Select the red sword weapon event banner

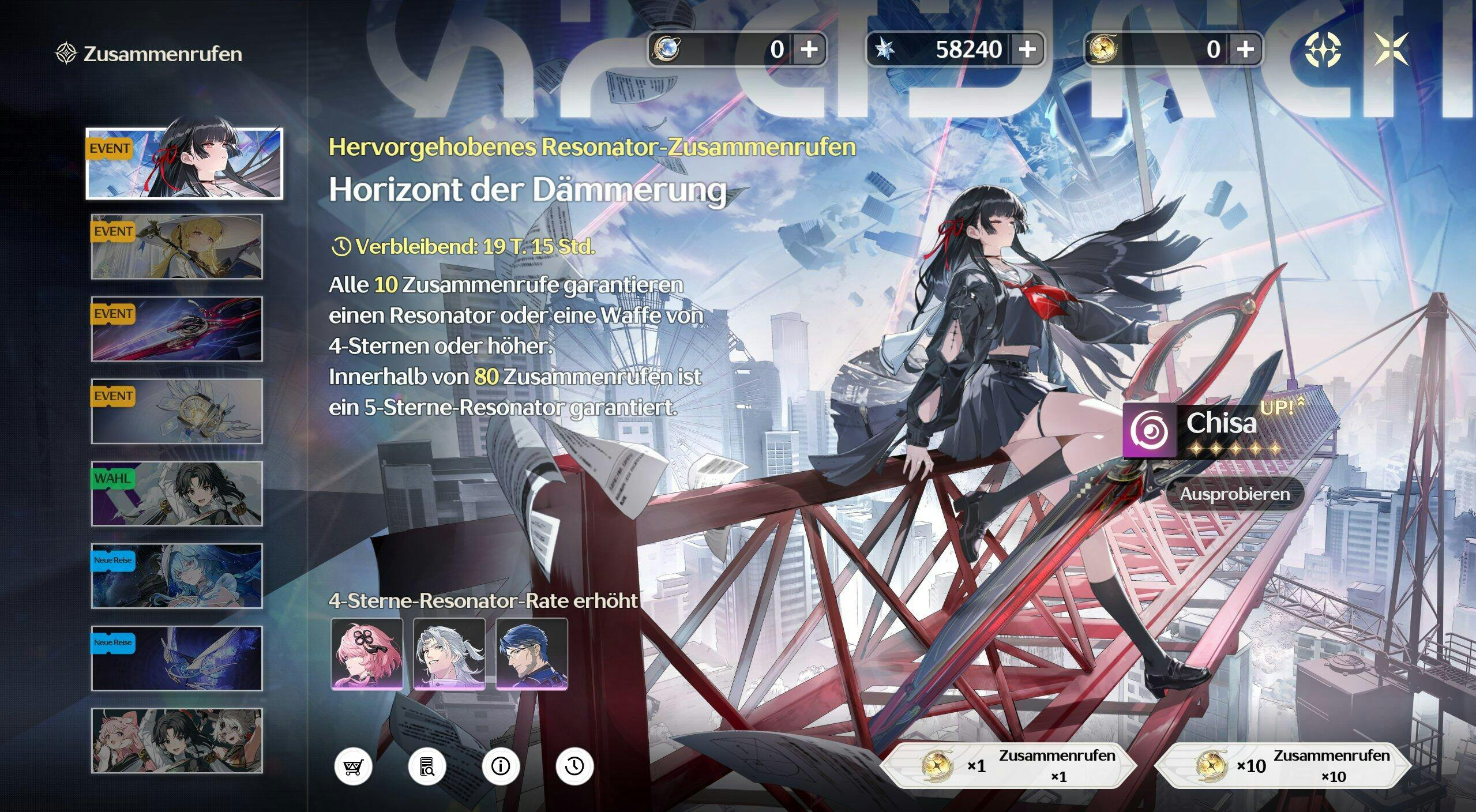(176, 329)
